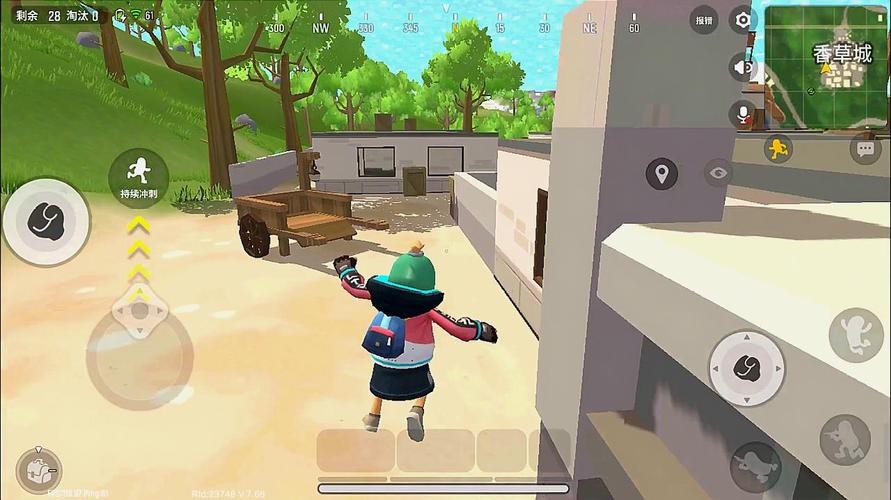The width and height of the screenshot is (891, 500).
Task: Open the backpack inventory icon
Action: click(x=38, y=469)
